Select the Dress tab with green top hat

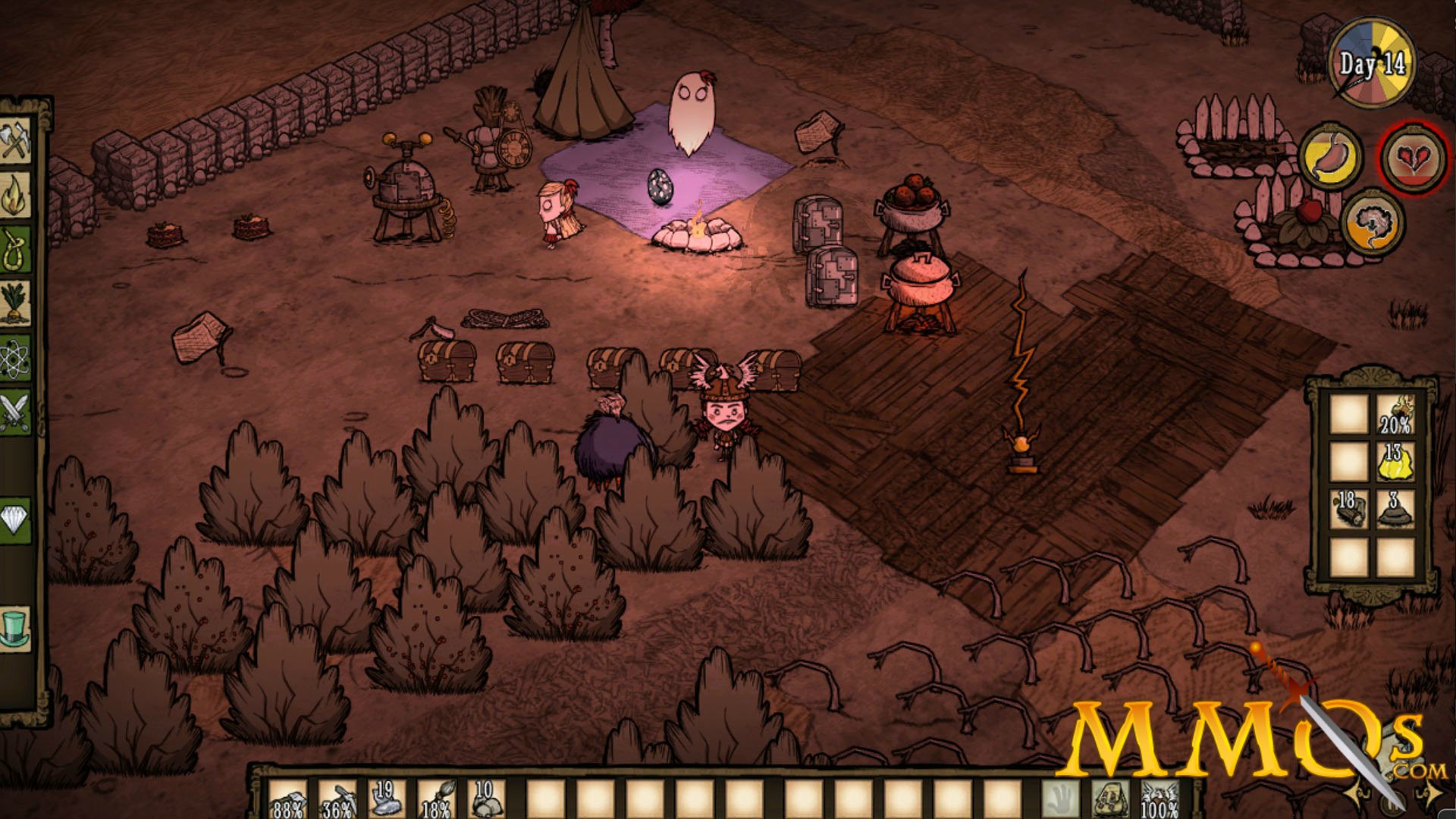click(x=15, y=629)
